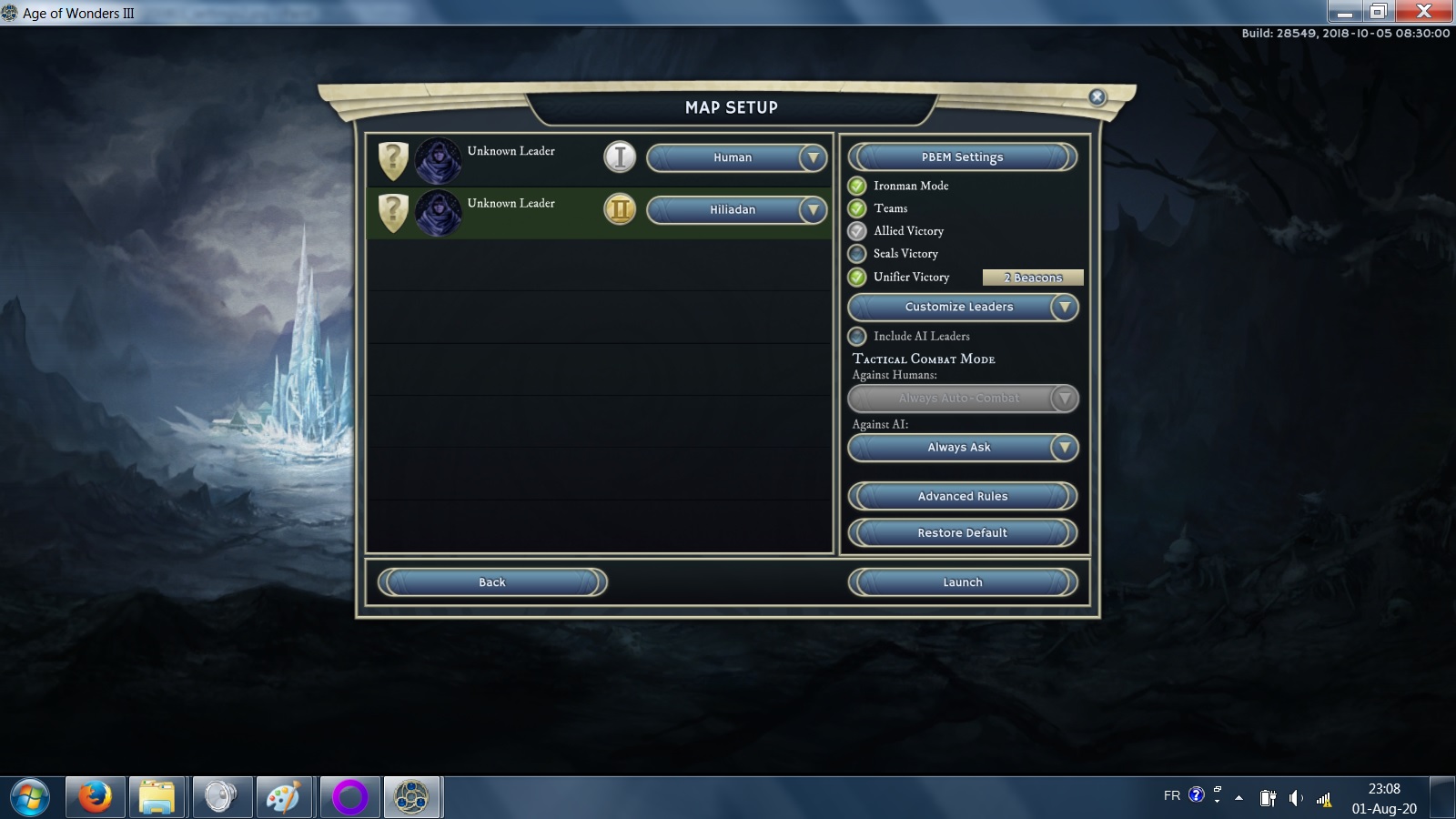Open the Against AI combat mode dropdown
This screenshot has width=1456, height=819.
(x=963, y=448)
